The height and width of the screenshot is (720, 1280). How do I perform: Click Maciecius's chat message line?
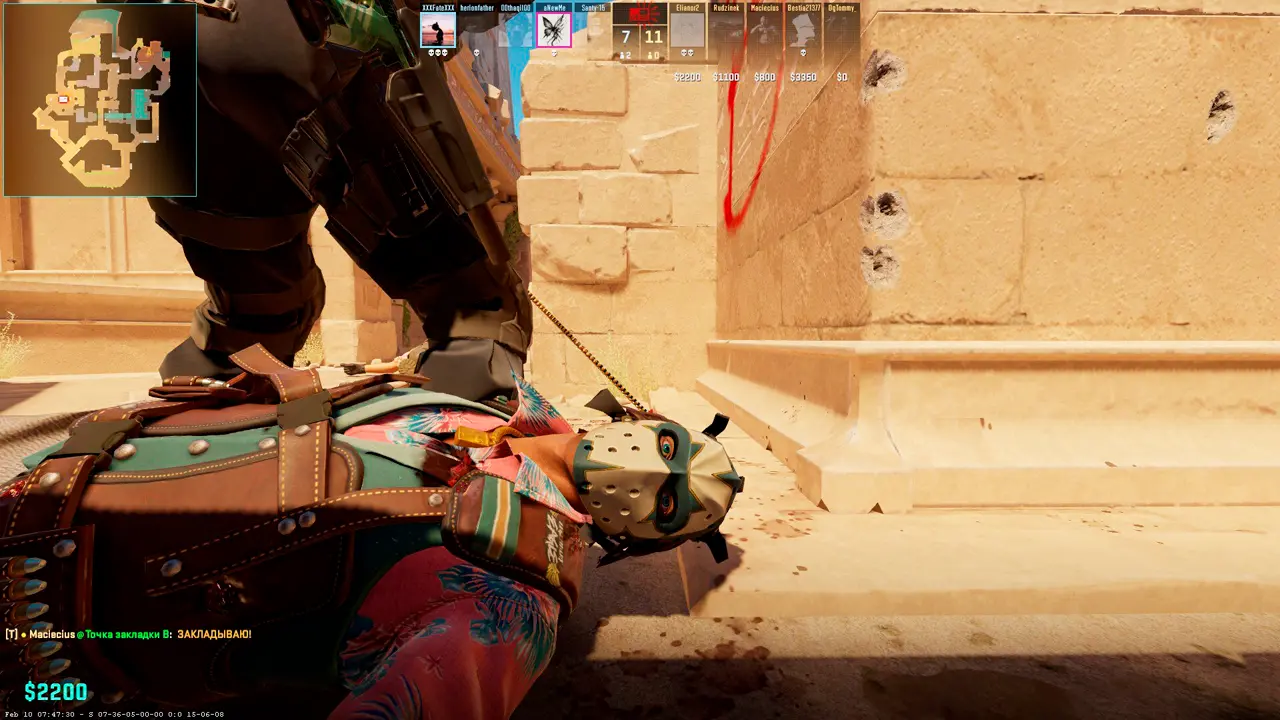click(x=130, y=634)
